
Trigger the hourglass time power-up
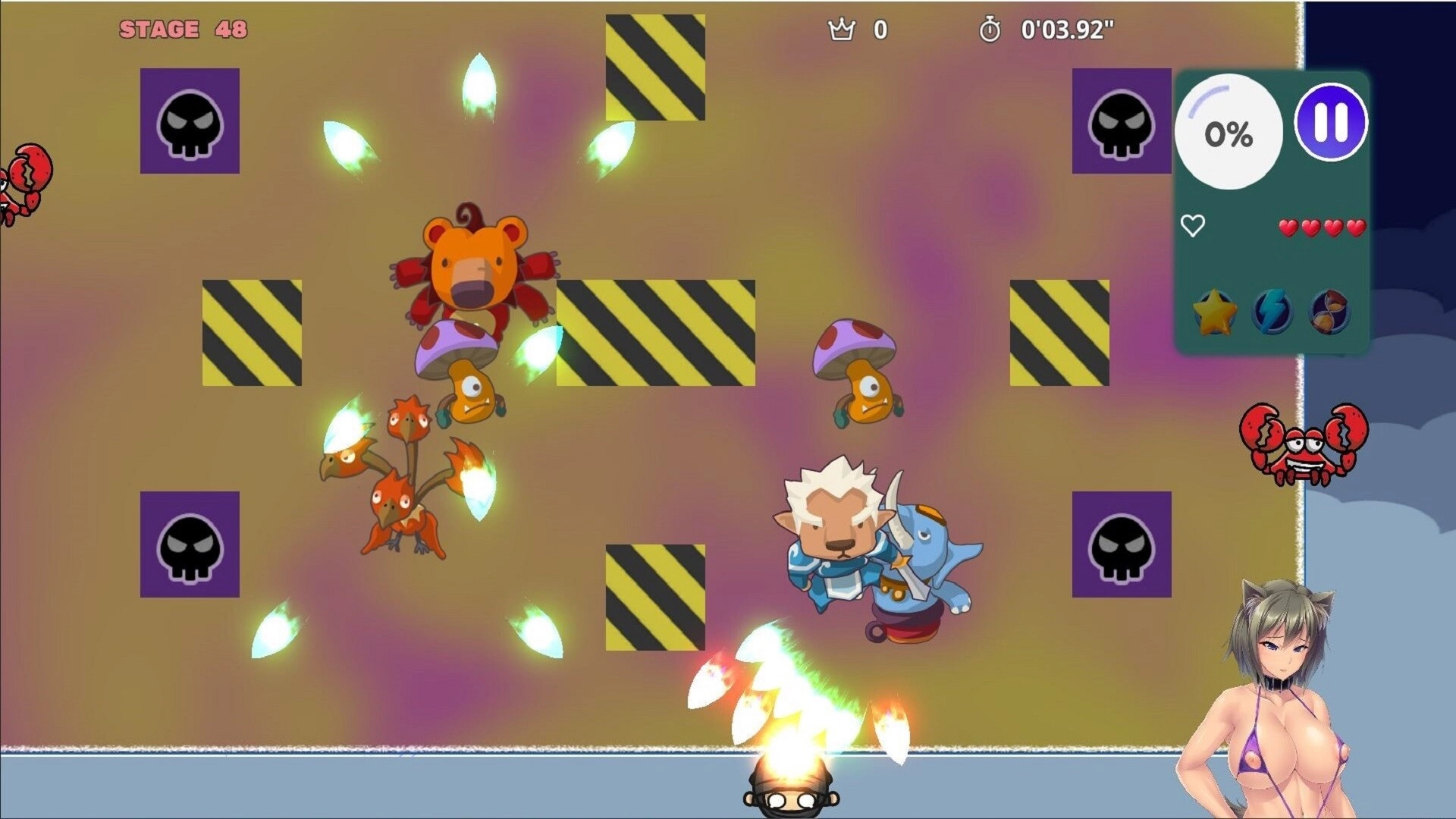coord(1329,311)
